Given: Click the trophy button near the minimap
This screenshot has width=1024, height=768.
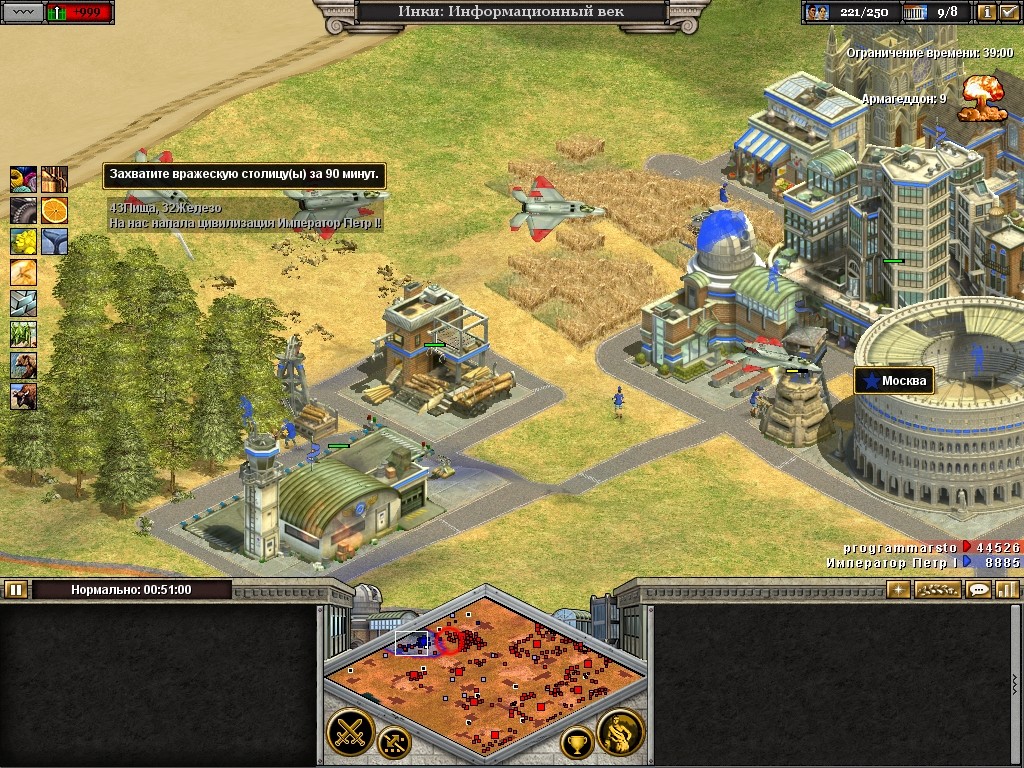Looking at the screenshot, I should (576, 742).
